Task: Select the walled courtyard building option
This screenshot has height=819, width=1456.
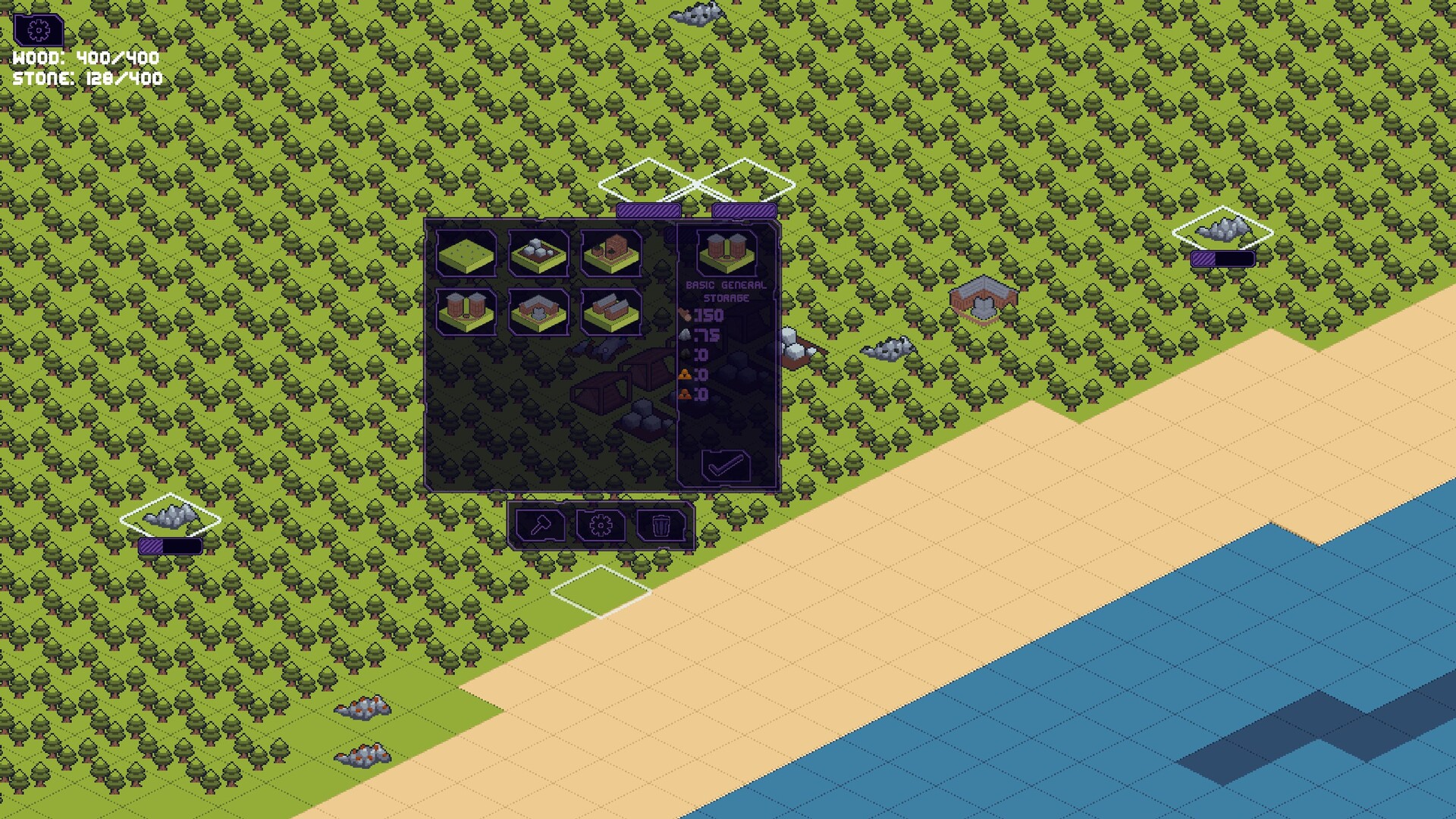Action: point(538,312)
